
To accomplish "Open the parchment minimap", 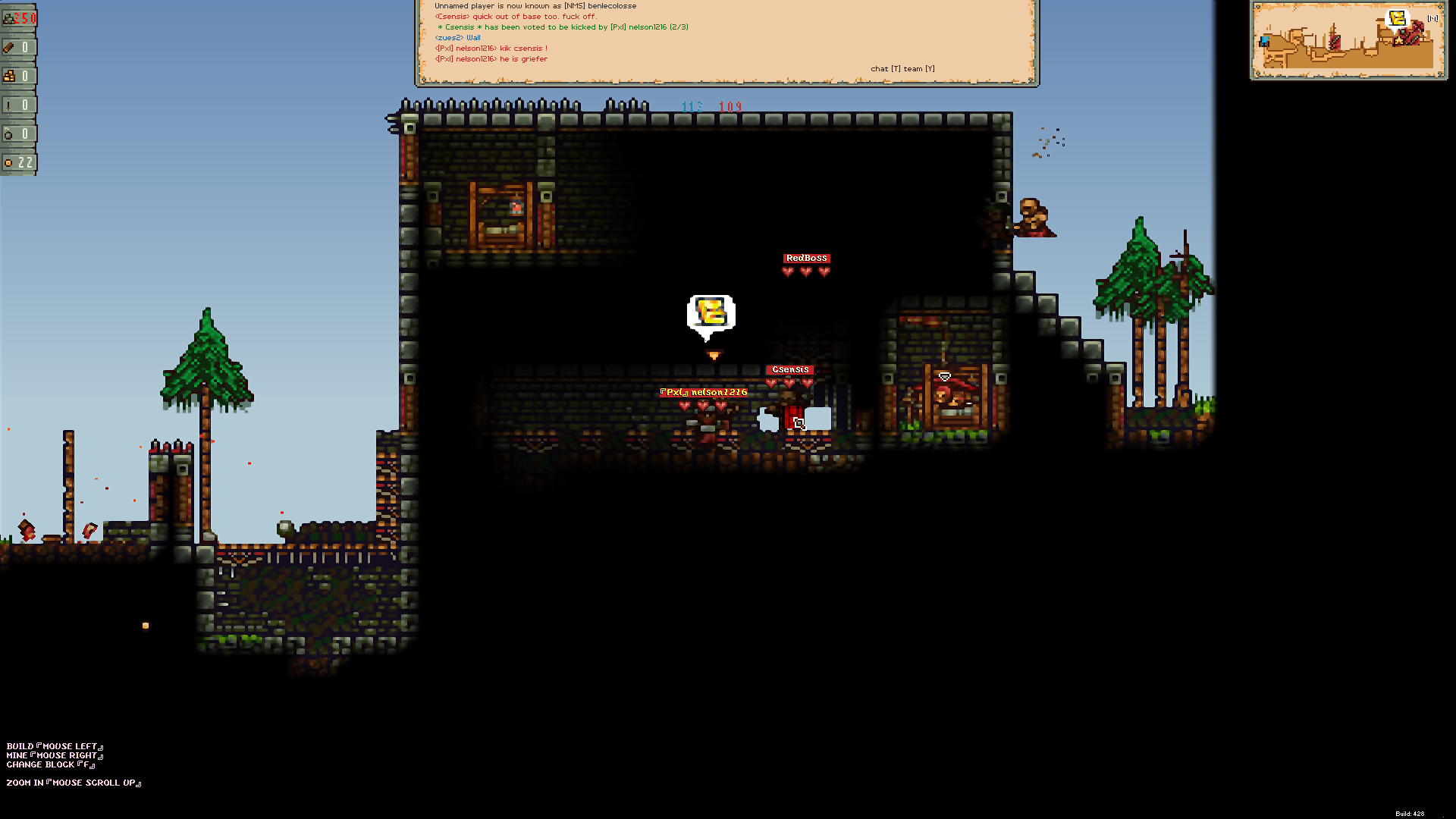I will pyautogui.click(x=1348, y=41).
